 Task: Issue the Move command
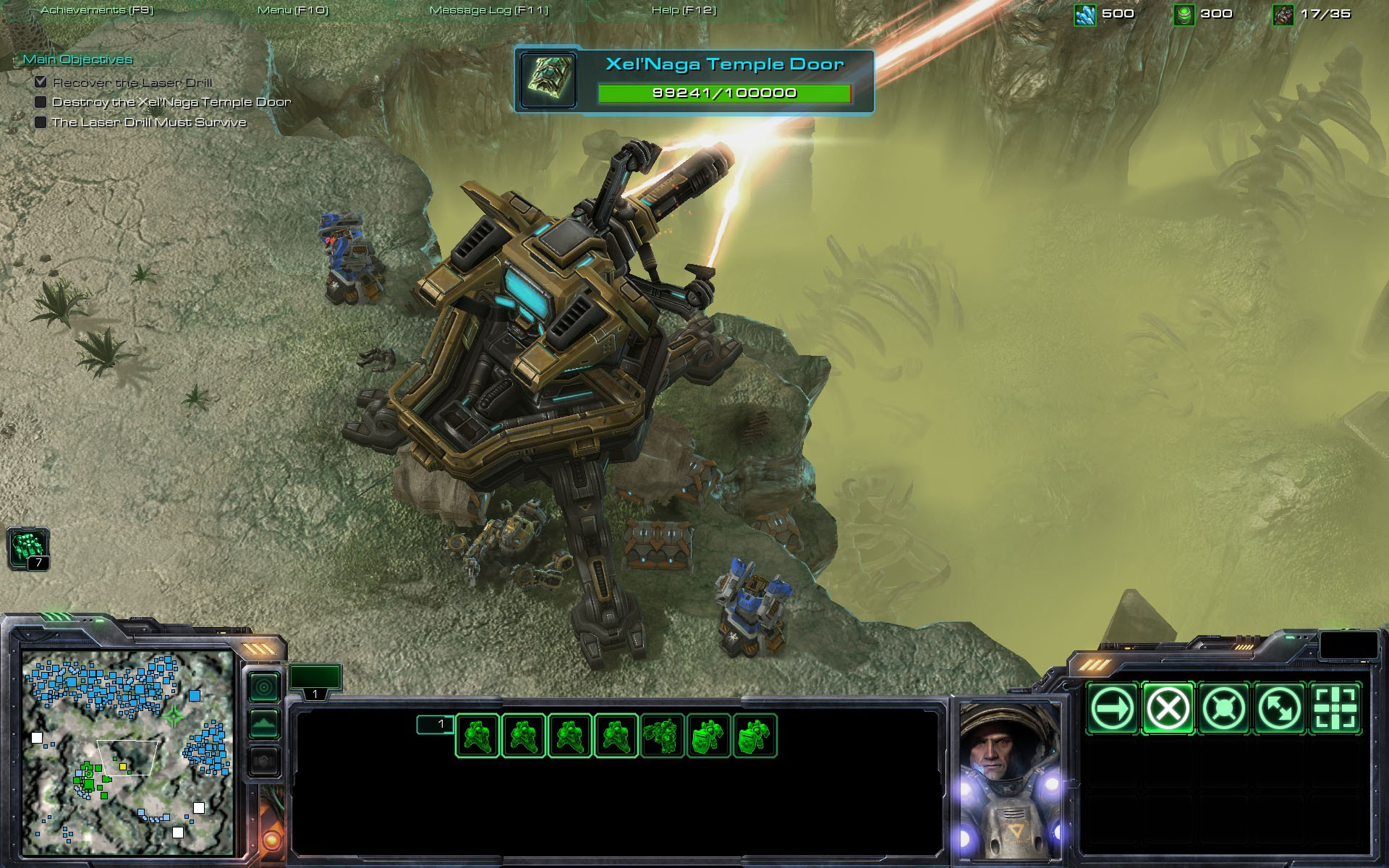[x=1111, y=708]
